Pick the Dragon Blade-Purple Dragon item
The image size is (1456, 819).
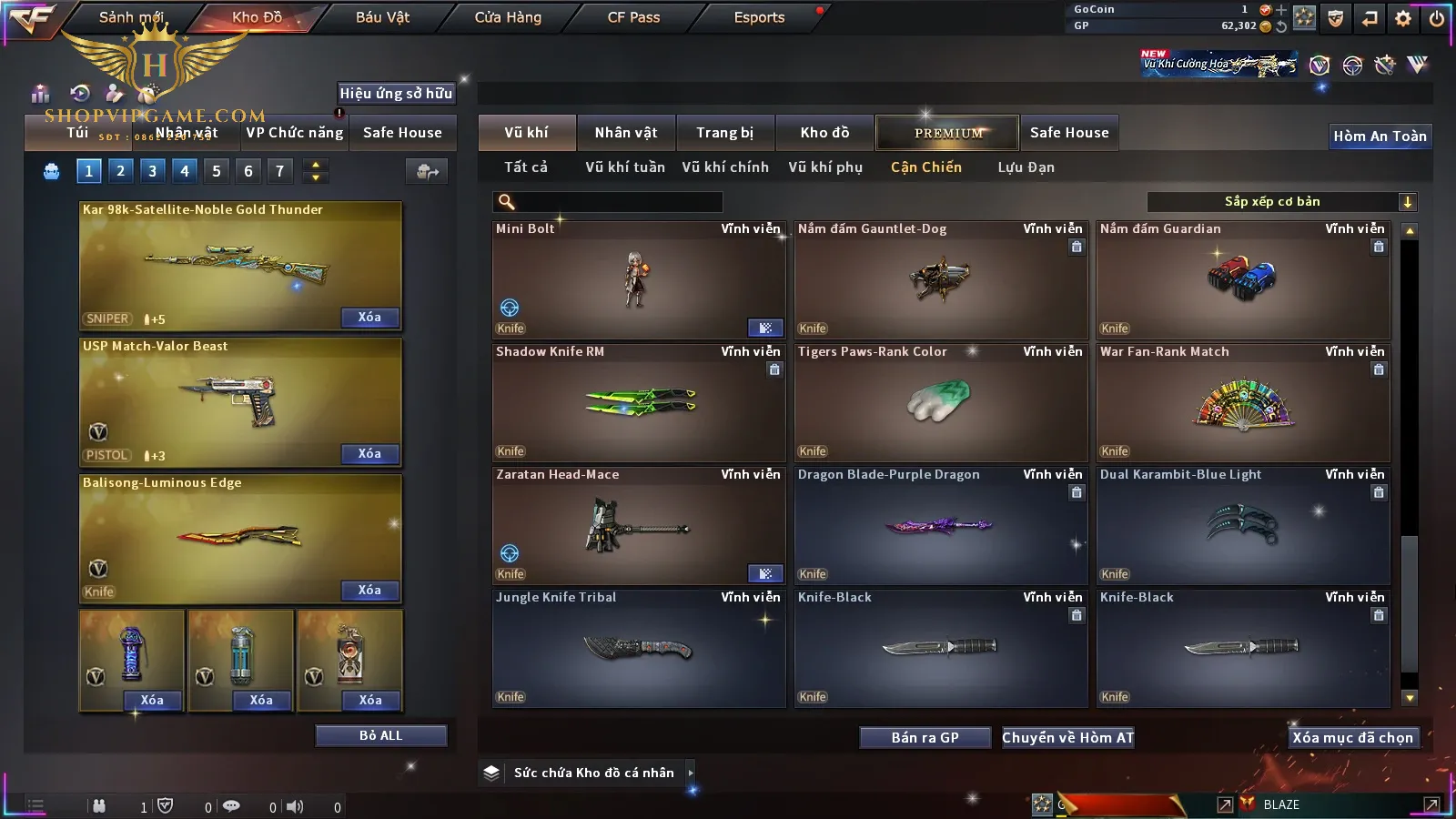click(941, 525)
